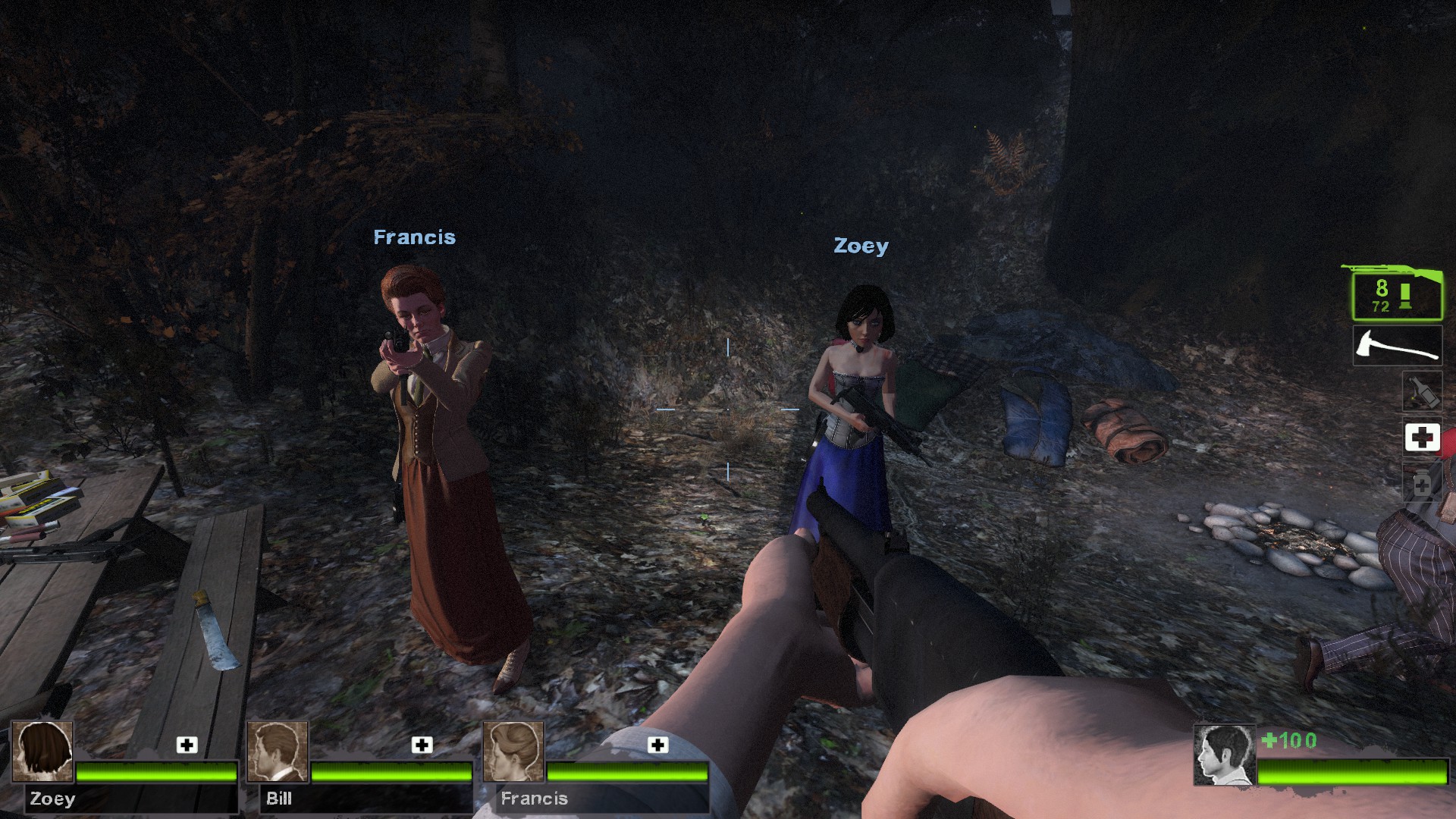Select the empty pain pills slot
This screenshot has height=819, width=1456.
(x=1422, y=483)
